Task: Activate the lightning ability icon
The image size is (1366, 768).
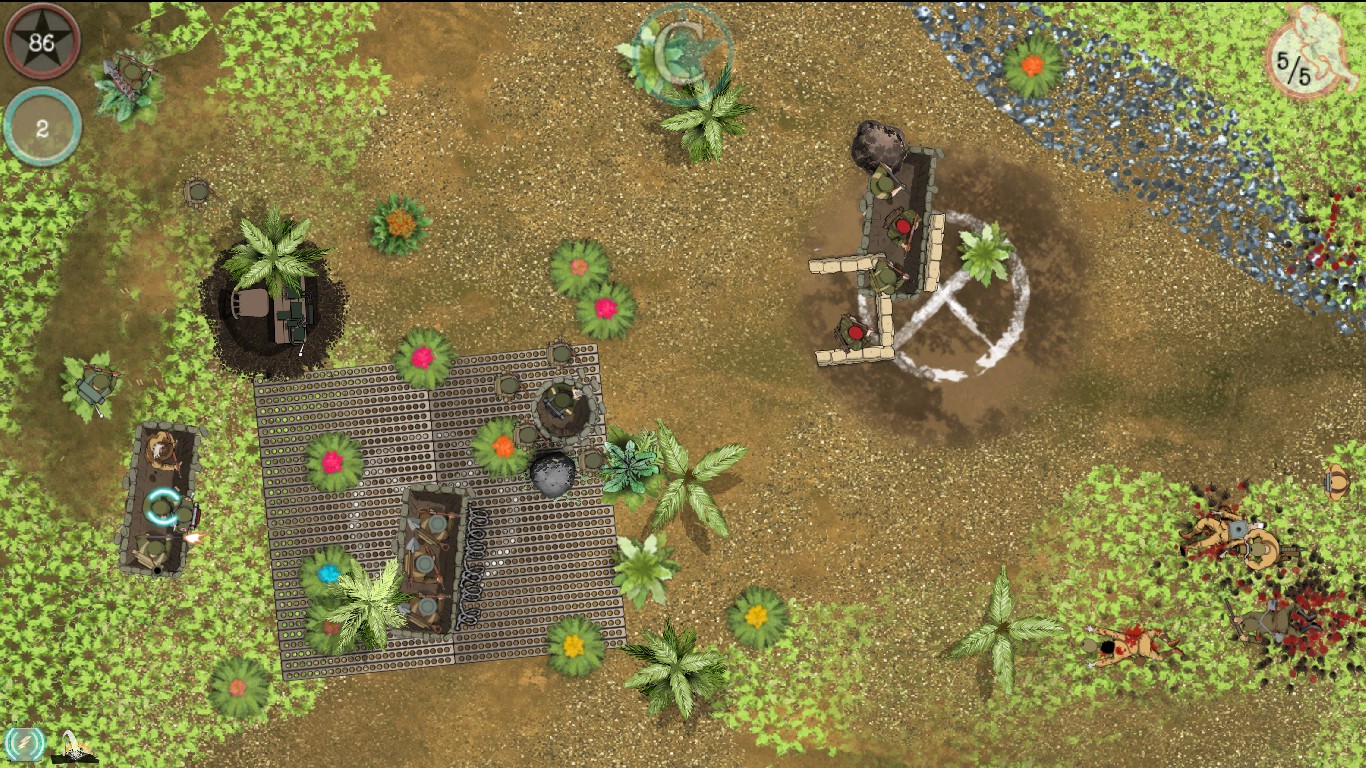Action: pyautogui.click(x=25, y=745)
